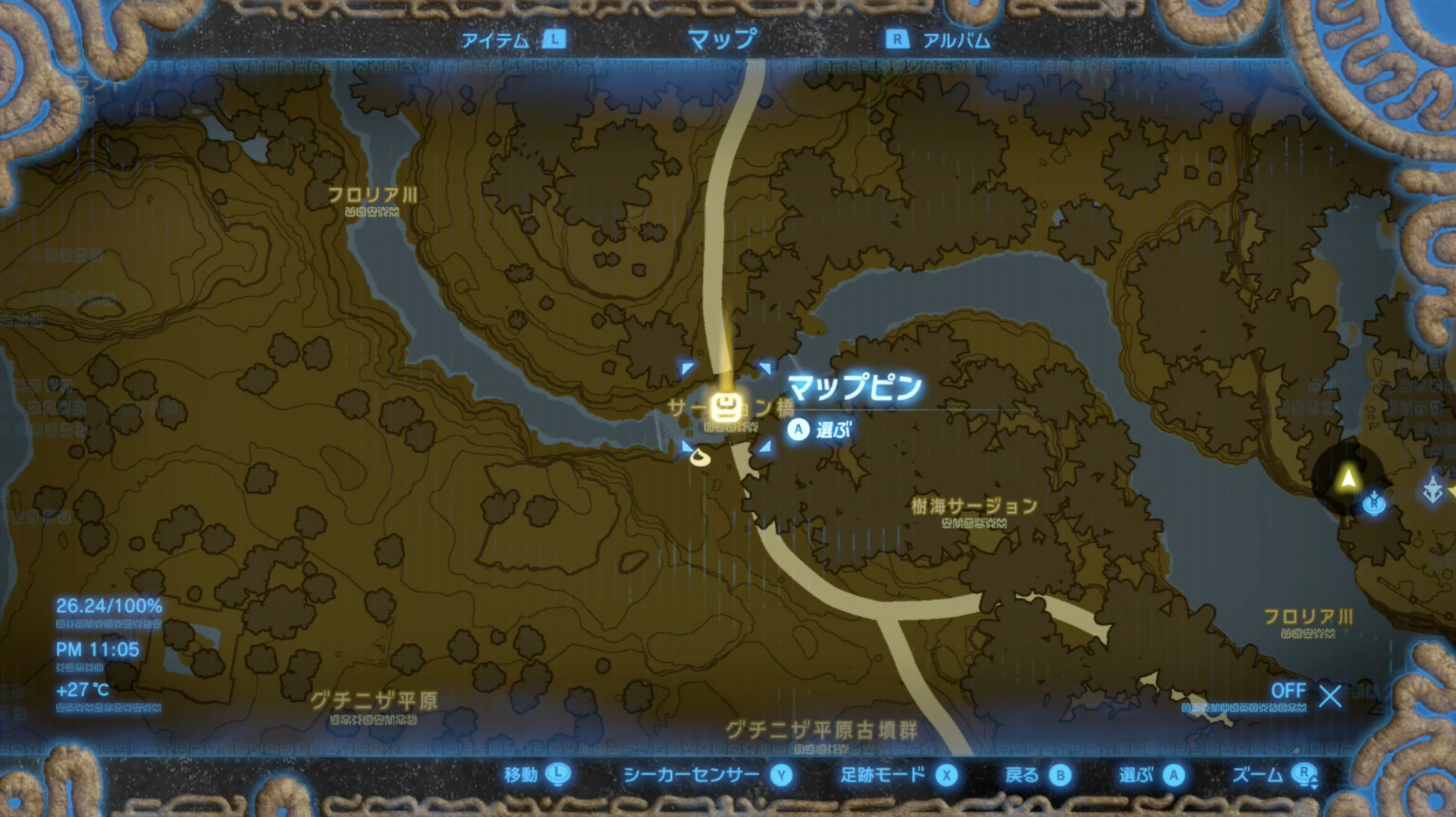Viewport: 1456px width, 817px height.
Task: Open the アルバム tab
Action: (955, 41)
